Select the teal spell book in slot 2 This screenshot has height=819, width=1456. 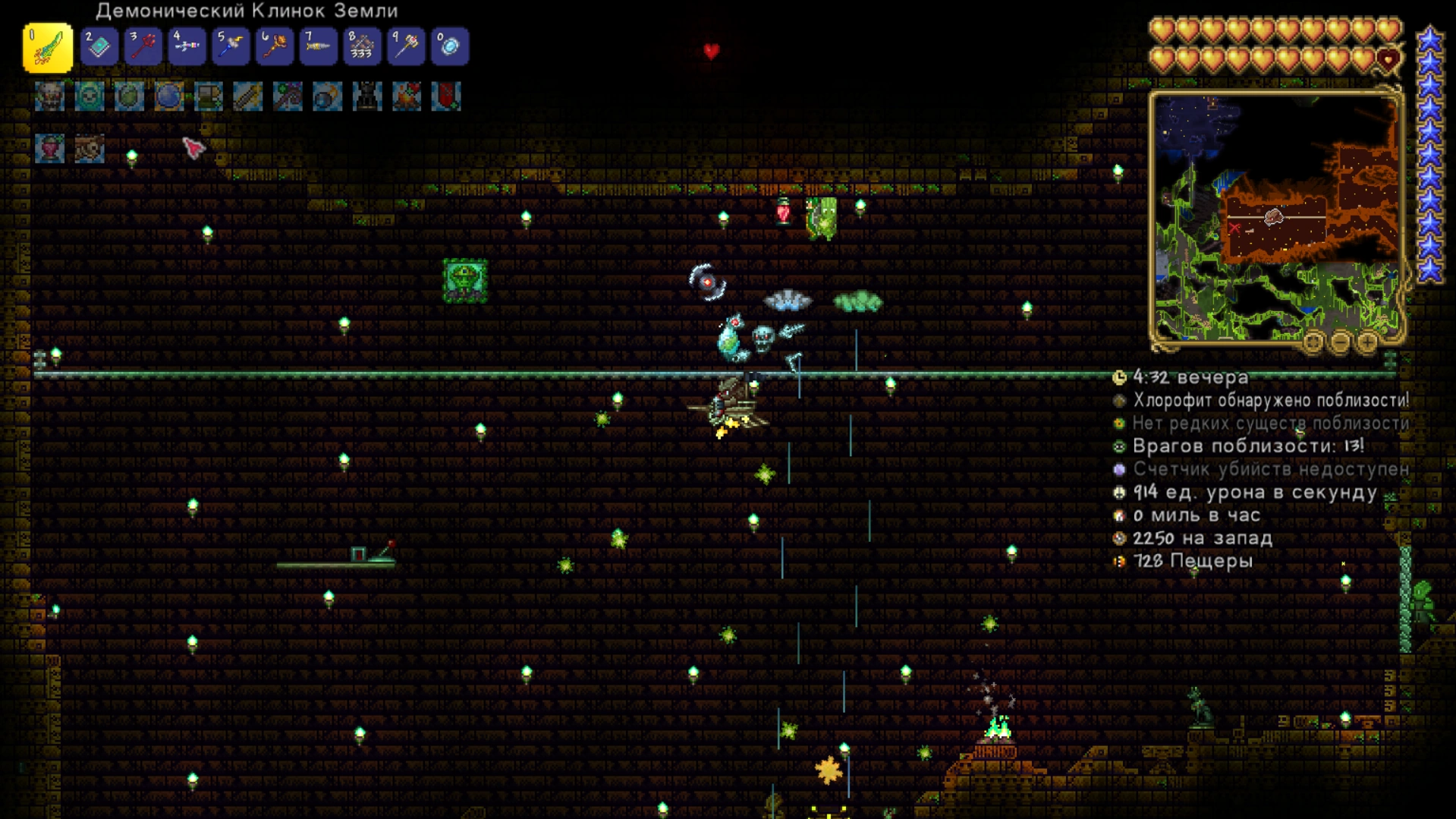pyautogui.click(x=99, y=47)
